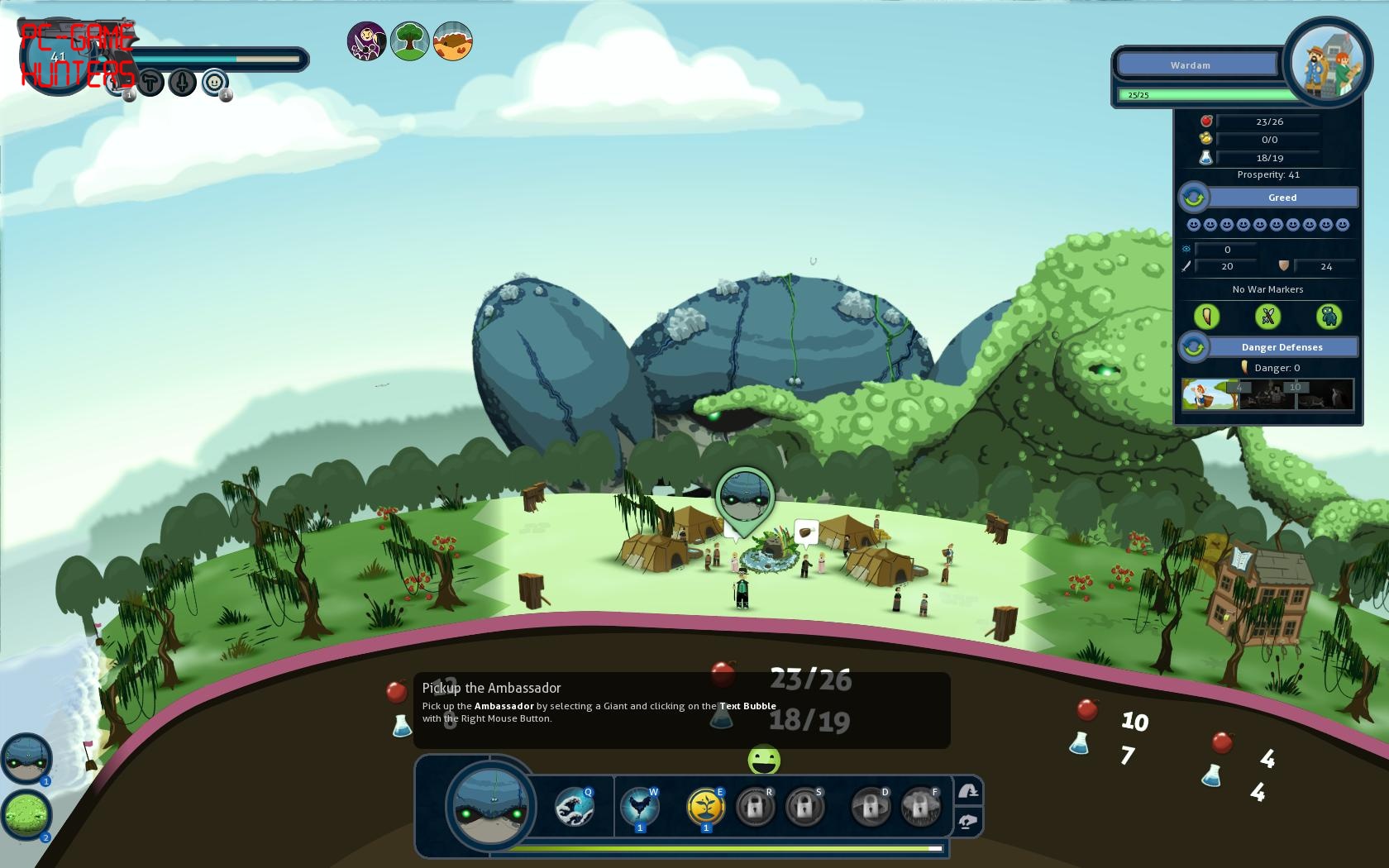1389x868 pixels.
Task: Open the purple rogue development icon
Action: click(x=366, y=41)
